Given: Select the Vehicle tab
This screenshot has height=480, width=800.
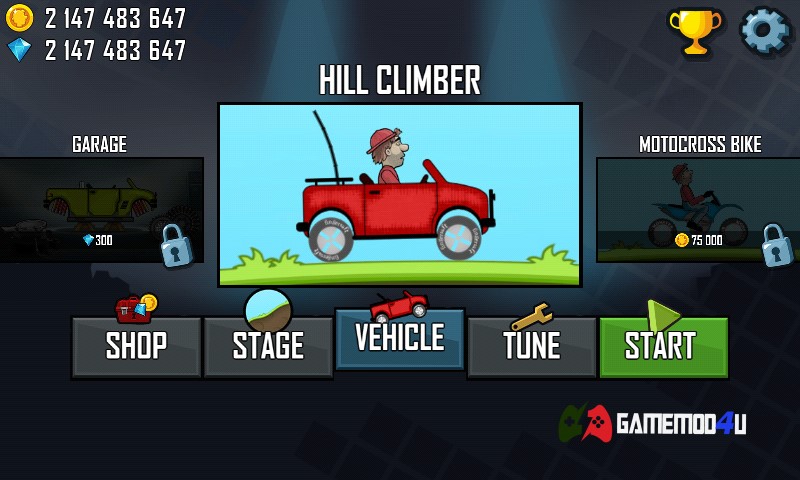Looking at the screenshot, I should [400, 339].
